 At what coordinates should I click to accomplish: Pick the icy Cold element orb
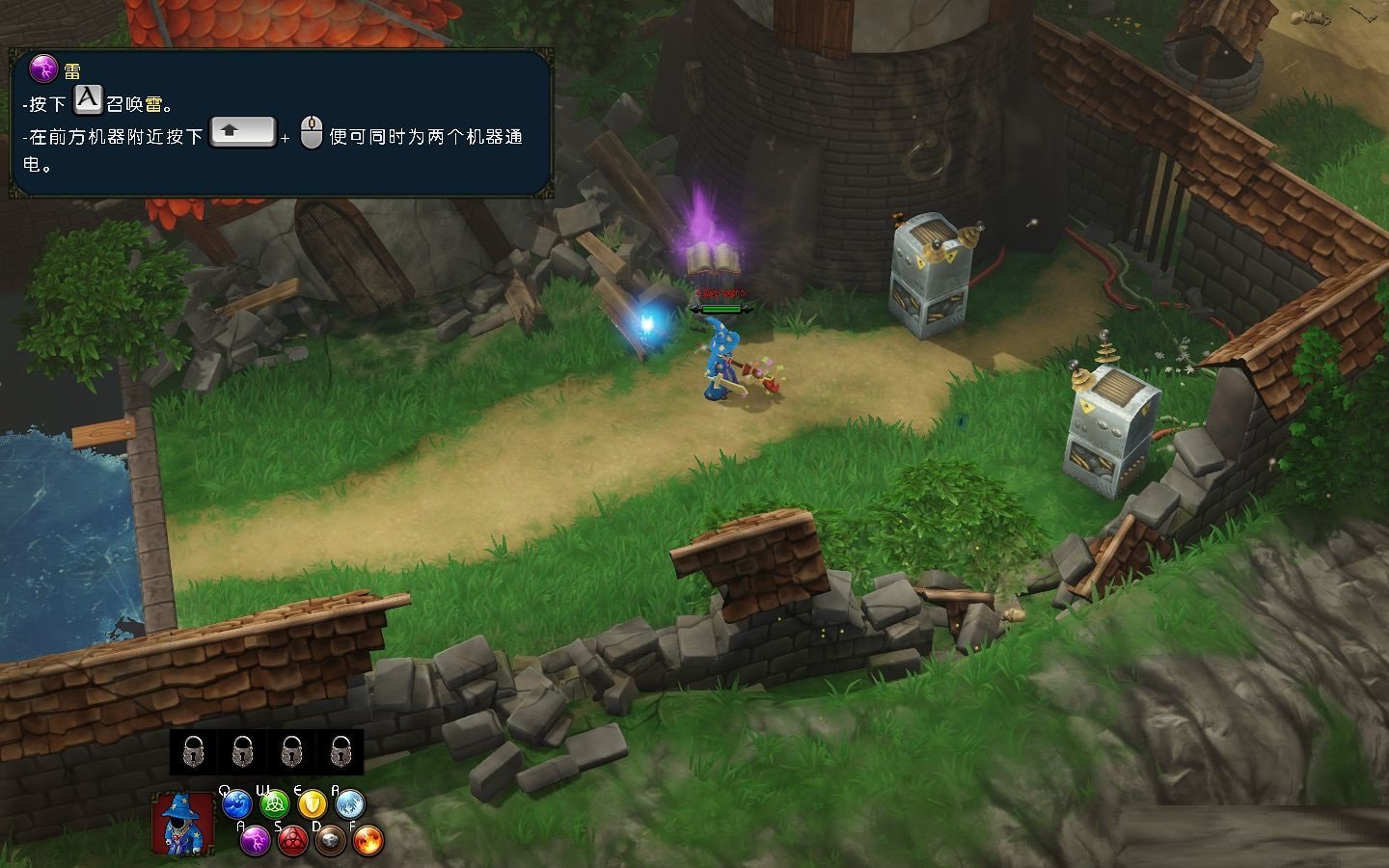point(349,803)
